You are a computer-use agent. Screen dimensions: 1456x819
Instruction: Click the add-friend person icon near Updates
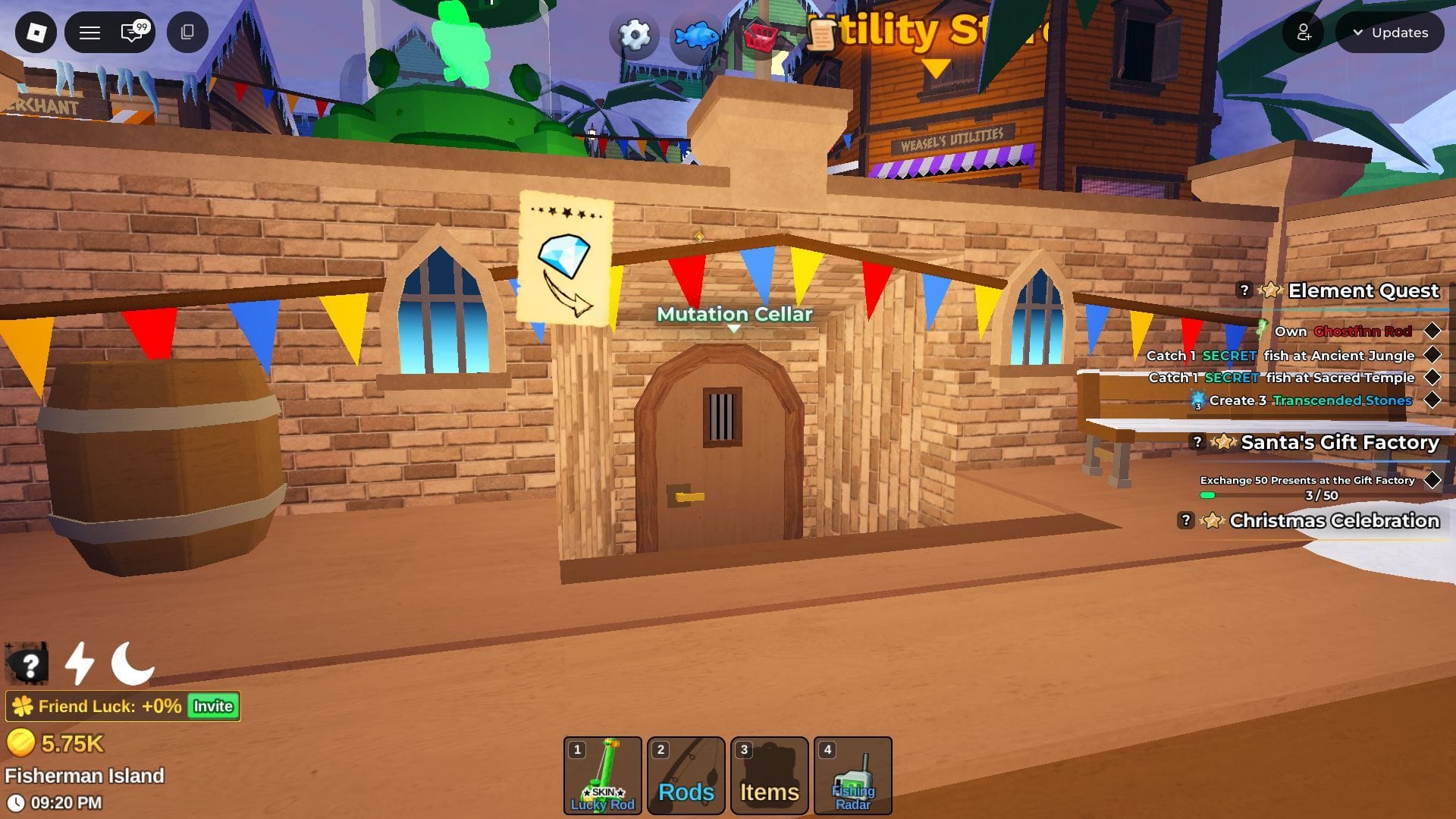tap(1303, 33)
